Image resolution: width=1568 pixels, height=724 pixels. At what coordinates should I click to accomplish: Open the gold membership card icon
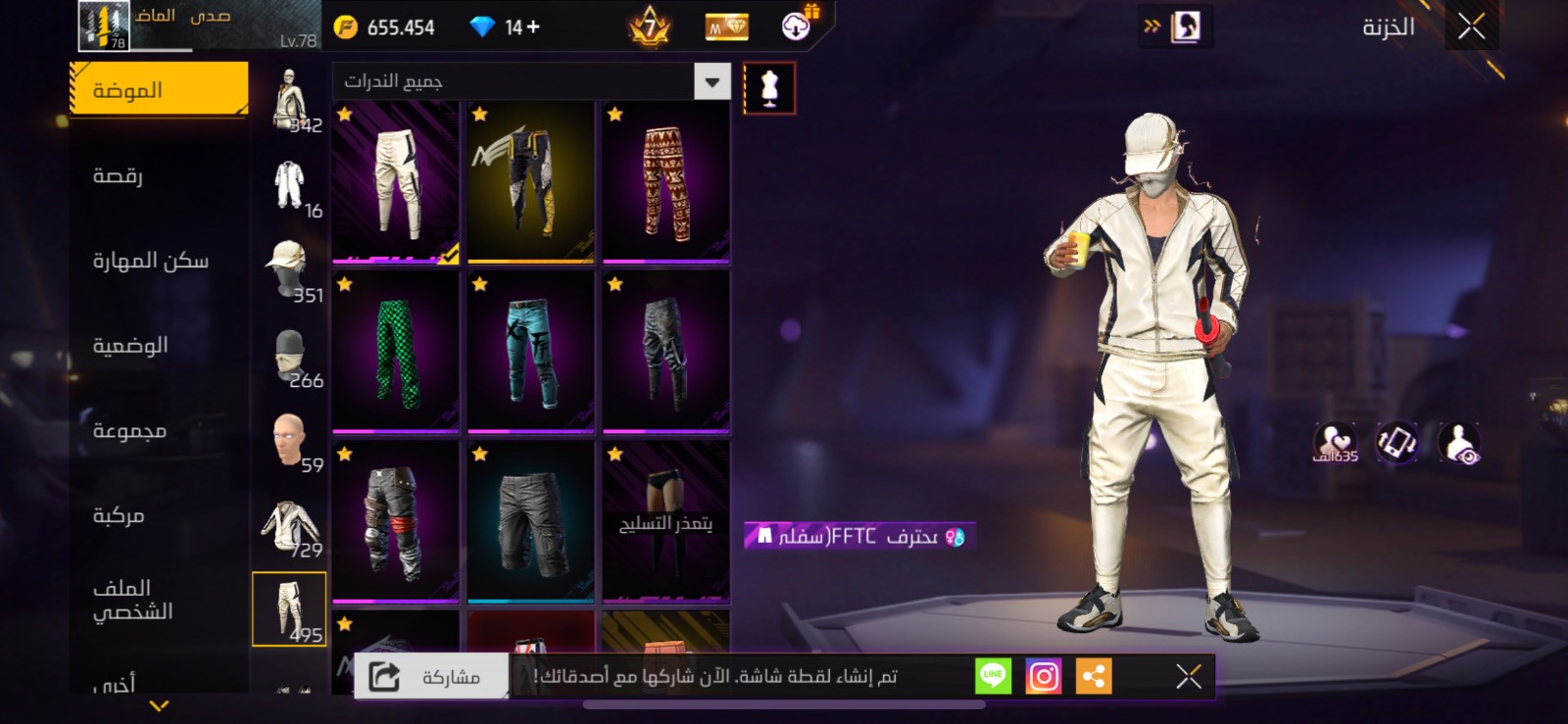725,26
